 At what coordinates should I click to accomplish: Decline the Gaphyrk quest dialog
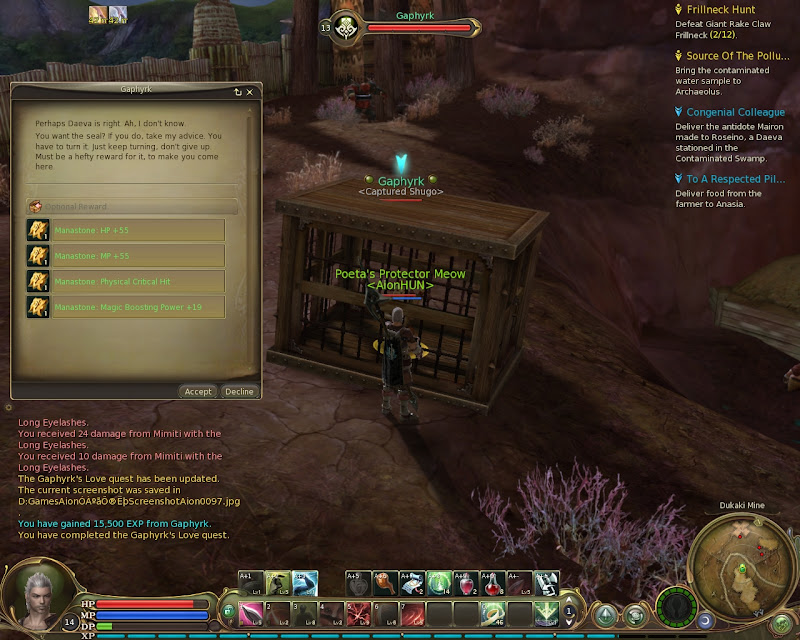(239, 392)
